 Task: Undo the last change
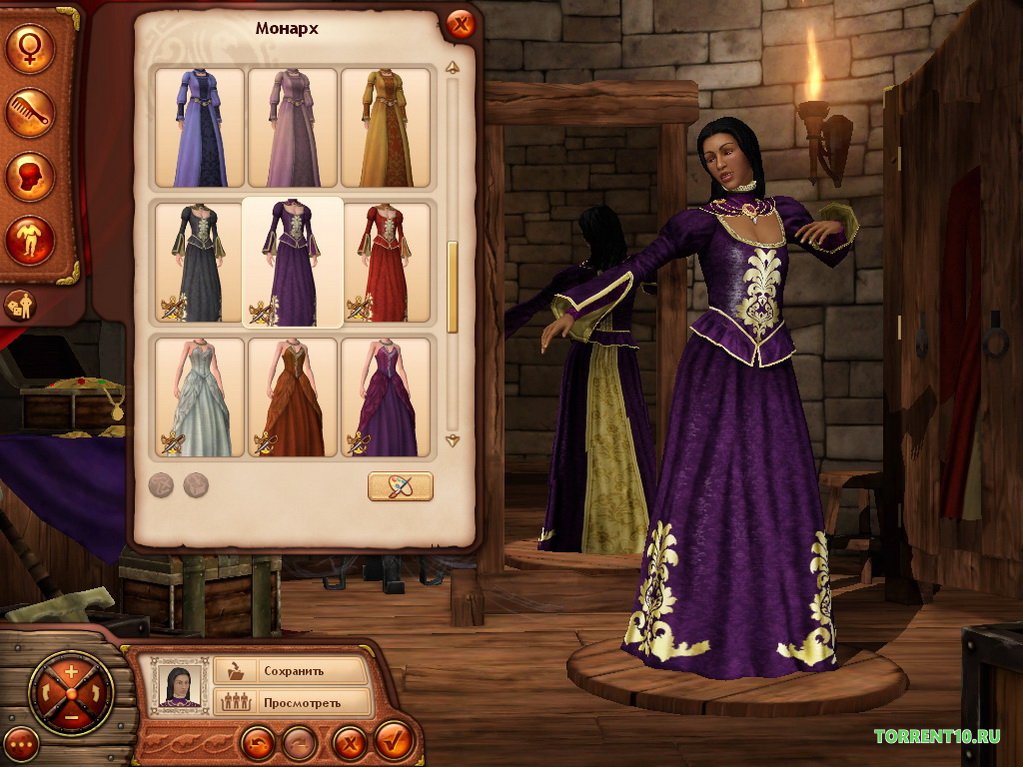tap(257, 743)
